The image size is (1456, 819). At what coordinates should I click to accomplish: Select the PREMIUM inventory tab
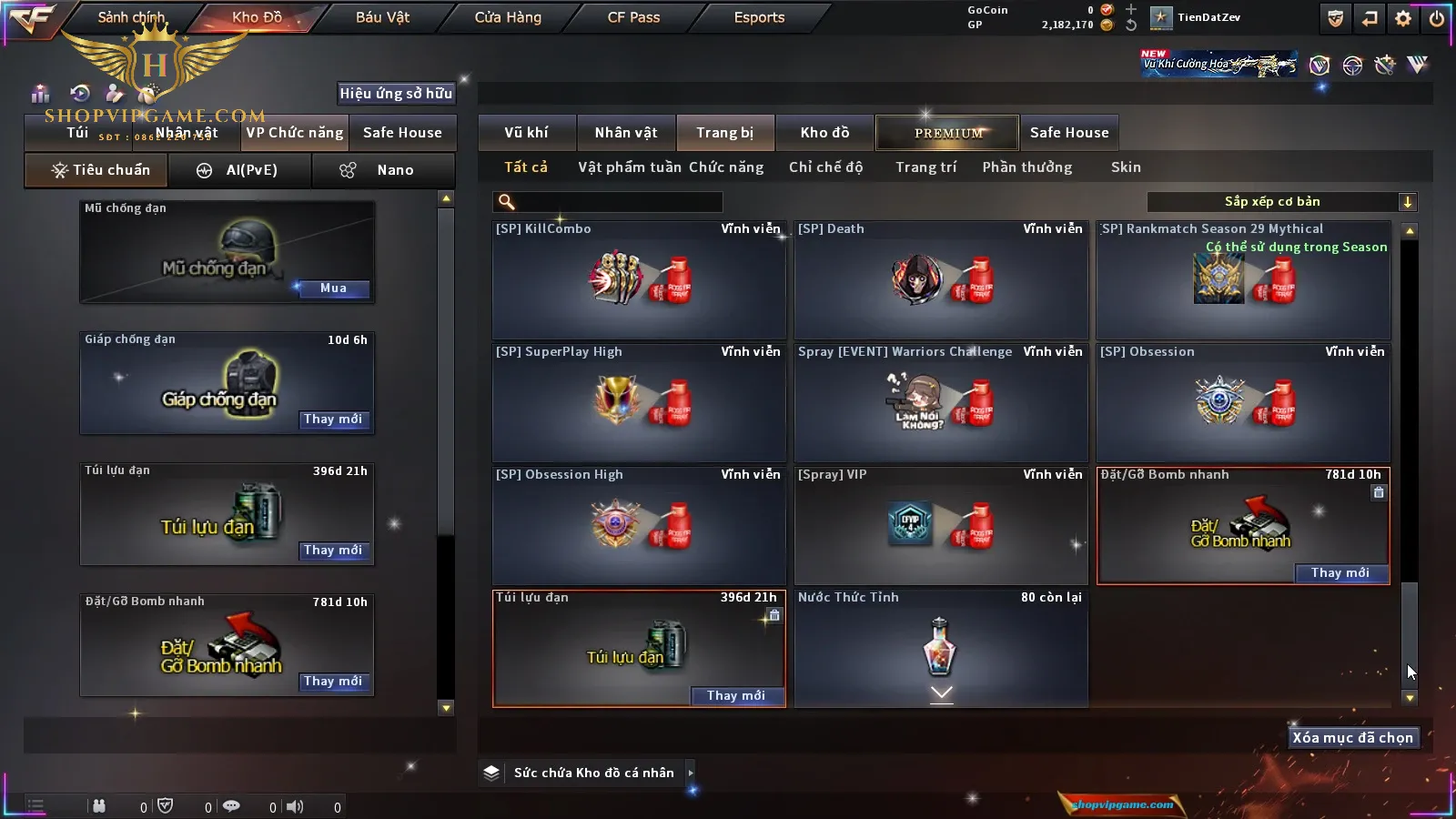pyautogui.click(x=947, y=133)
